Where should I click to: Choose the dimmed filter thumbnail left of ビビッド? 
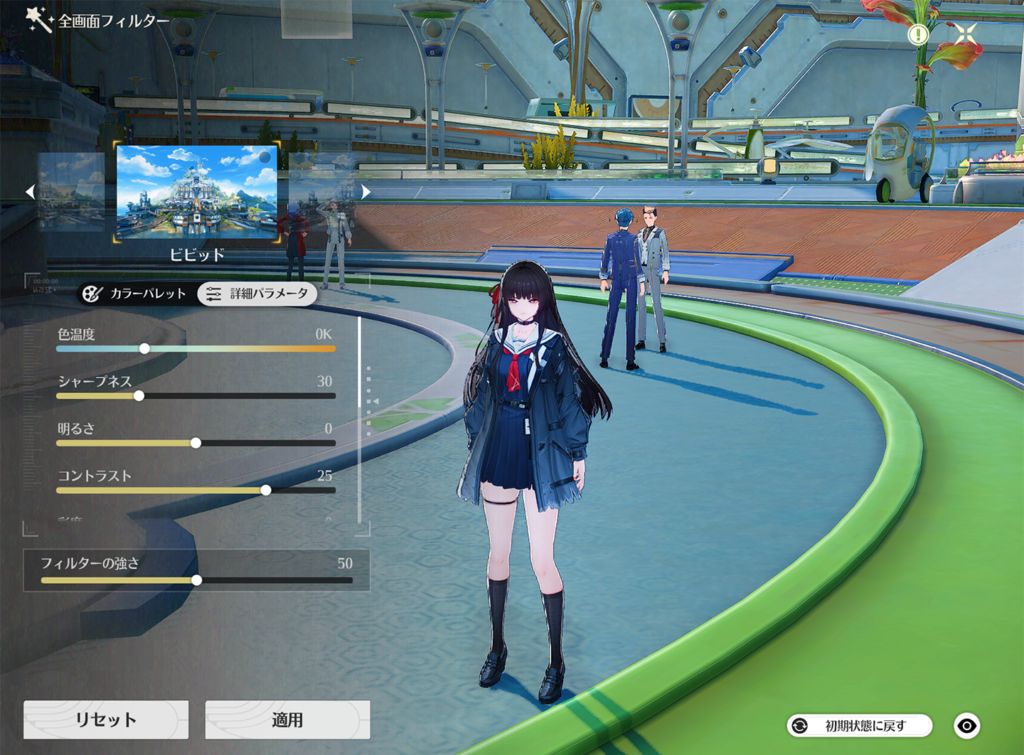pos(71,192)
